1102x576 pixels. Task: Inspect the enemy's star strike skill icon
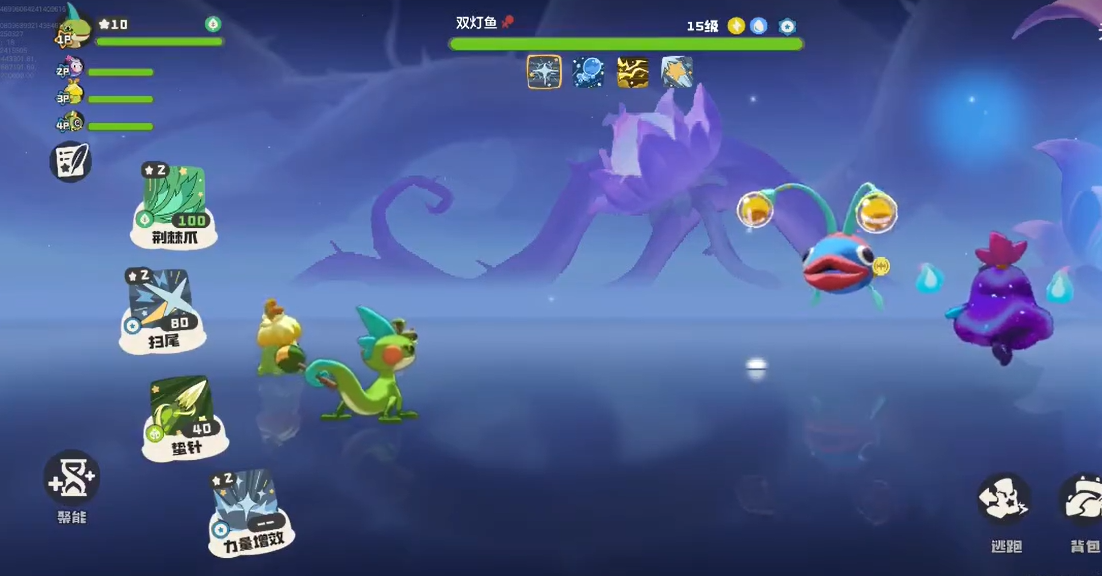point(677,72)
